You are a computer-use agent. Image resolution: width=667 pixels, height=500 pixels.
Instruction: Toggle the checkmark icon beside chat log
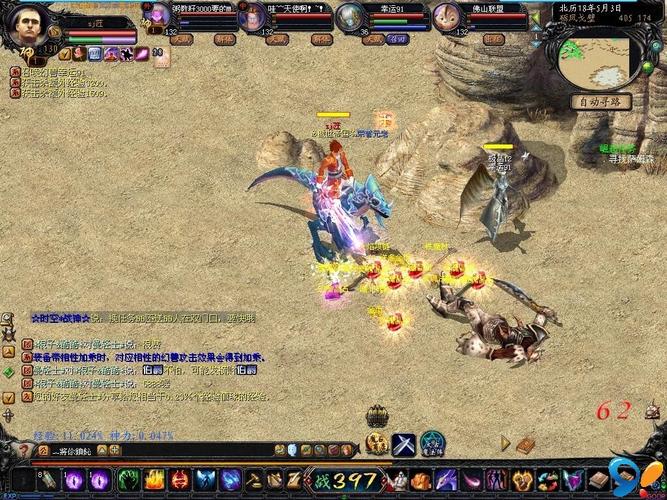[x=8, y=397]
